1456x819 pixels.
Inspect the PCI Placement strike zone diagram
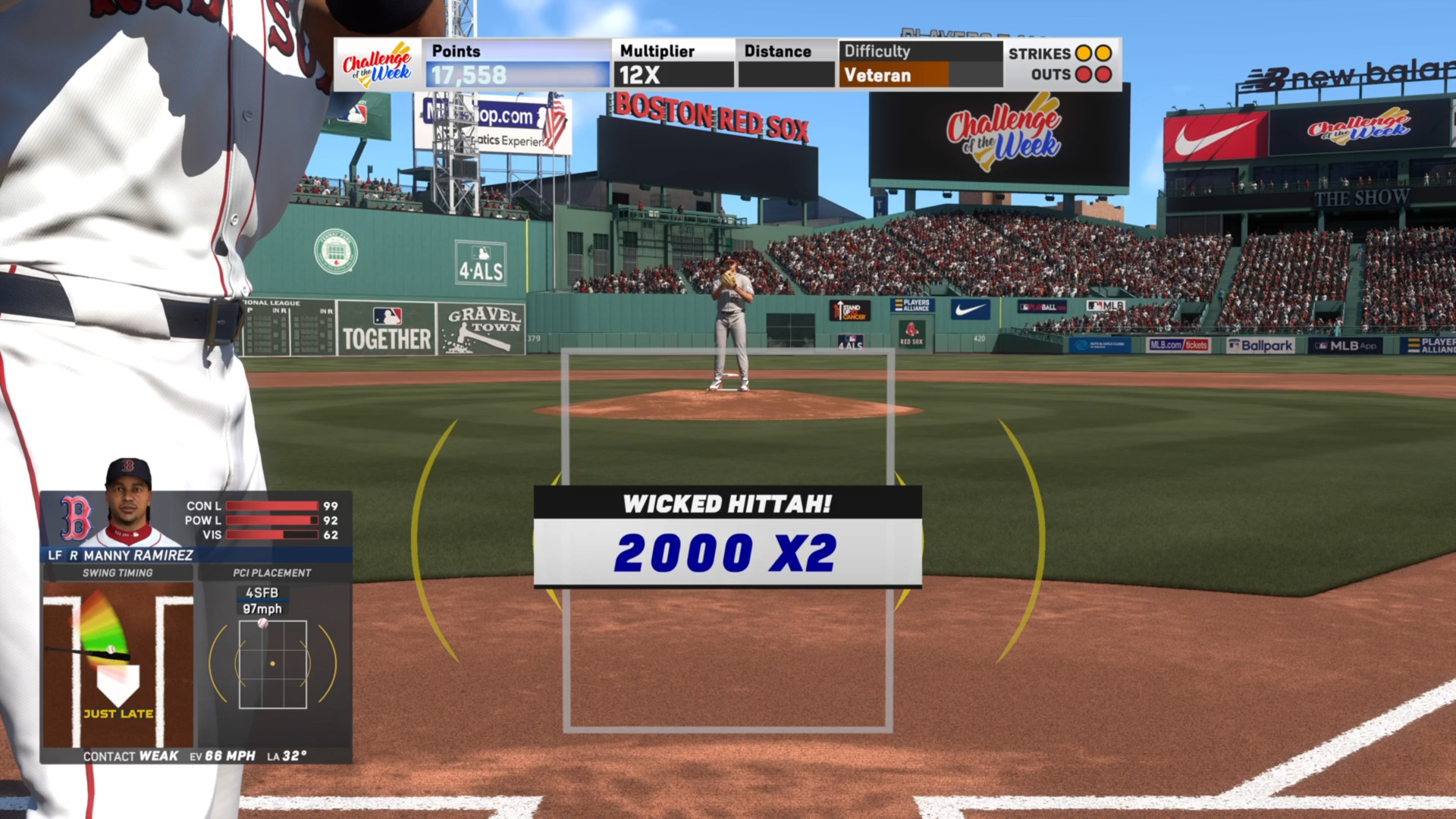point(273,664)
